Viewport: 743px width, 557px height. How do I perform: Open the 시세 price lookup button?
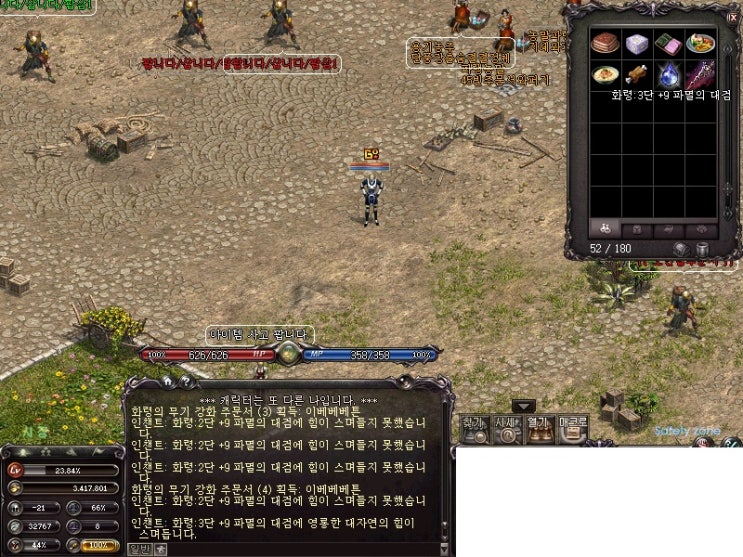pyautogui.click(x=508, y=427)
